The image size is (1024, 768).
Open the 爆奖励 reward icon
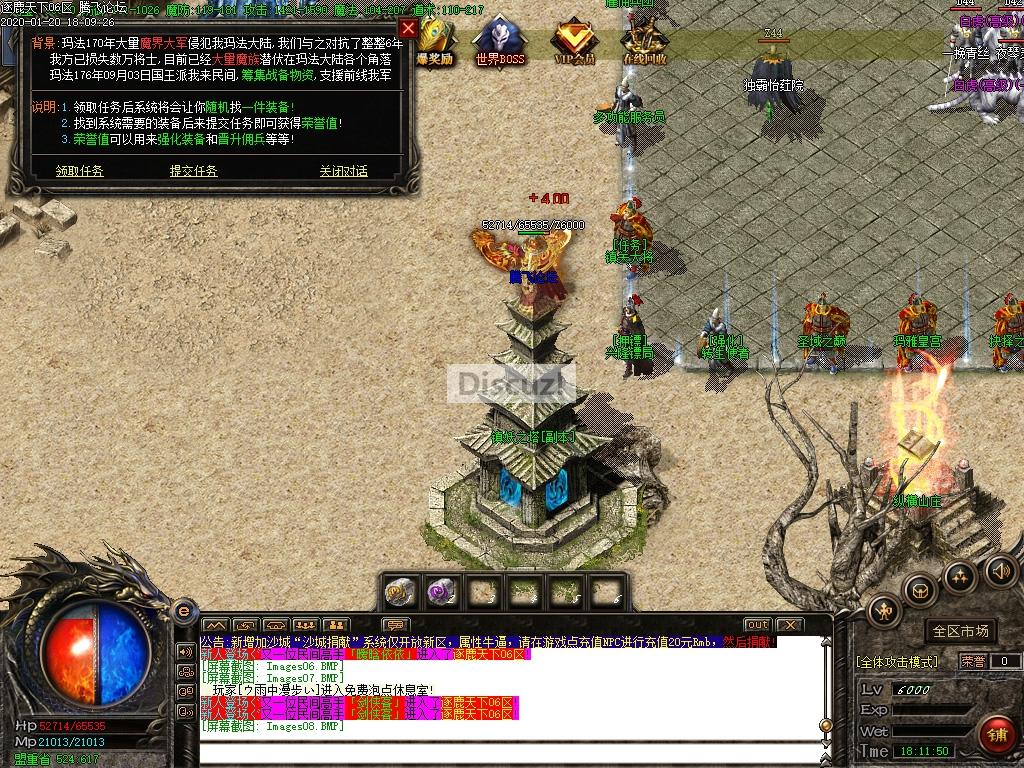[435, 40]
